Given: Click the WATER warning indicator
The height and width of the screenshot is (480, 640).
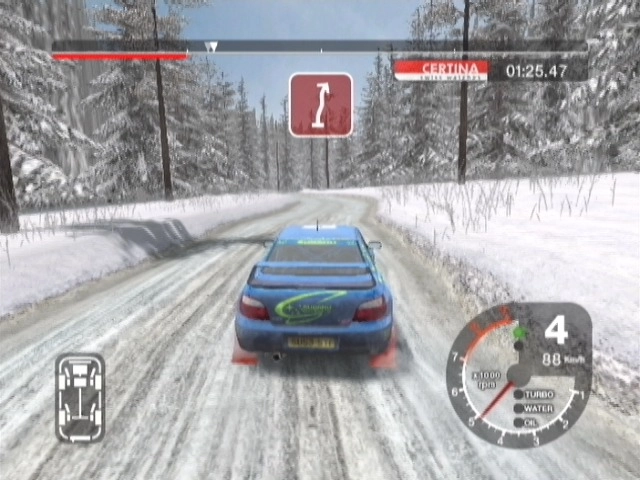Looking at the screenshot, I should click(x=537, y=408).
